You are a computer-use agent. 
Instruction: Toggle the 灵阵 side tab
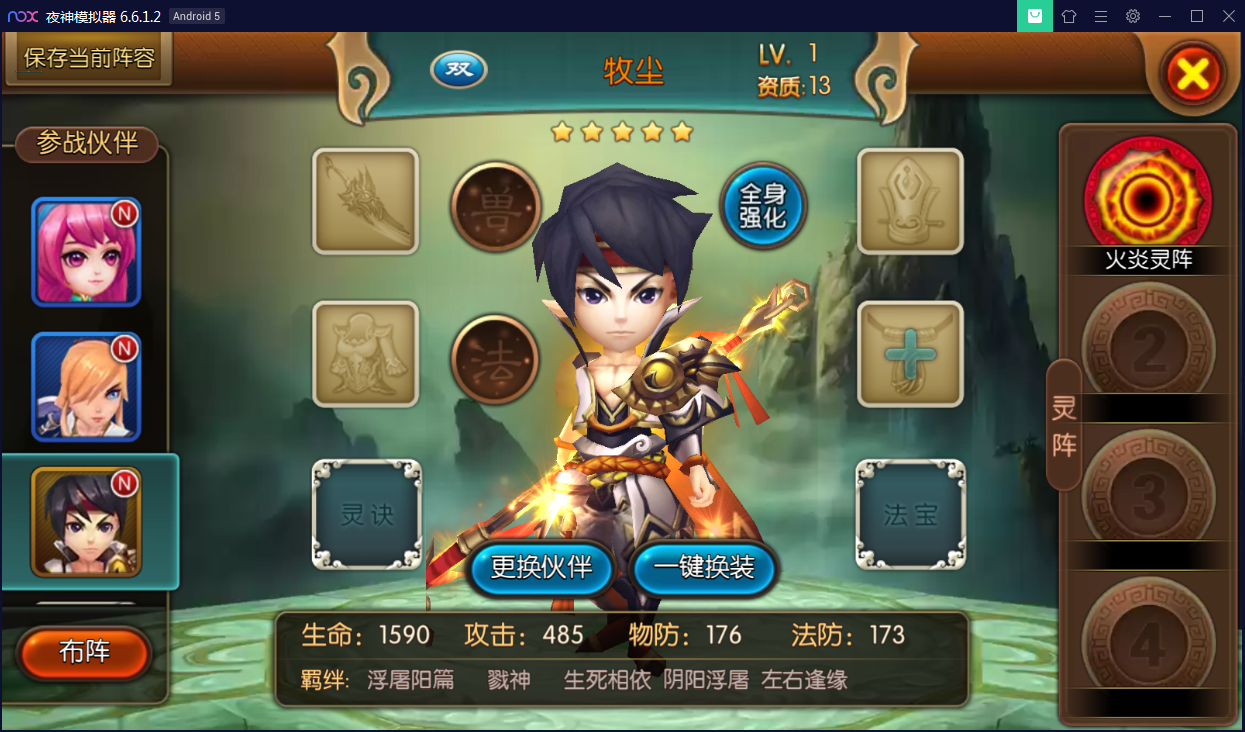tap(1064, 425)
